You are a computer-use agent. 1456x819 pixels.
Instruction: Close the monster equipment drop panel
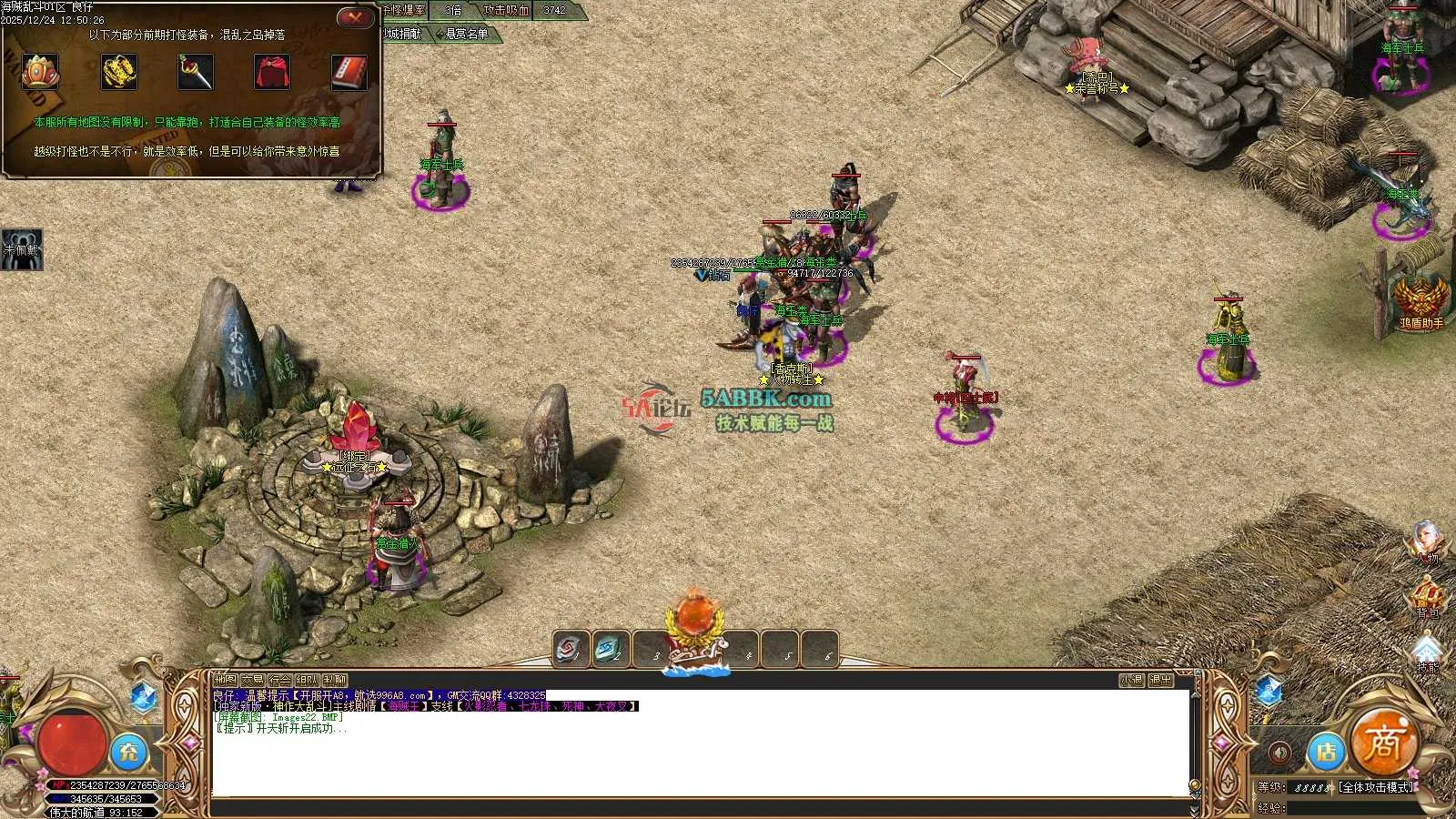(356, 17)
